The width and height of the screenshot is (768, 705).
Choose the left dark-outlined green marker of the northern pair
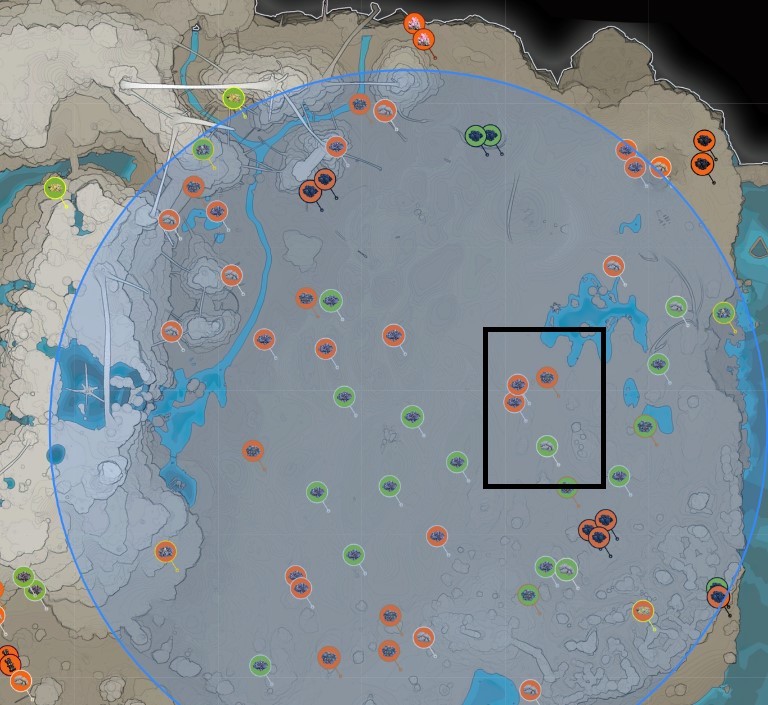coord(476,135)
